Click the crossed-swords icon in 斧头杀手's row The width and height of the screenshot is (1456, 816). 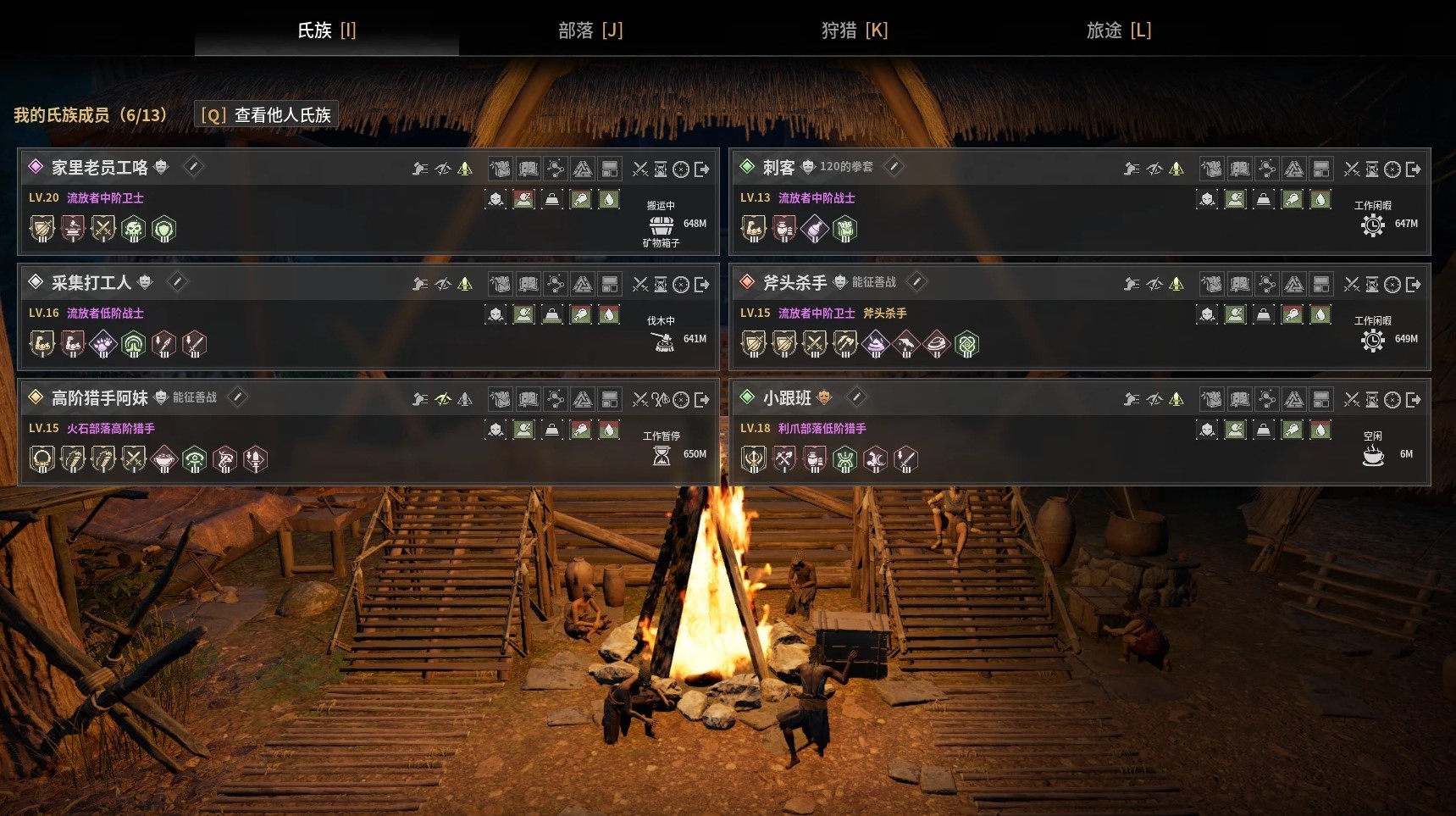1352,285
